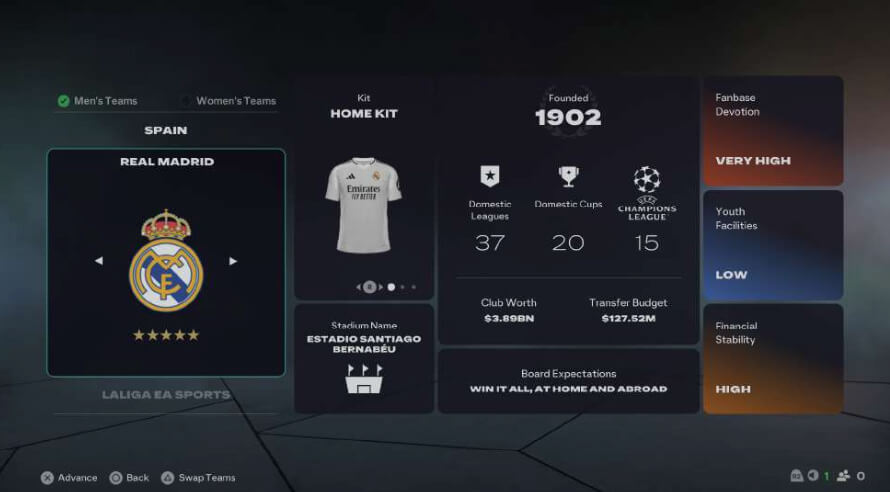The height and width of the screenshot is (492, 890).
Task: Choose the Real Madrid crest
Action: [166, 261]
